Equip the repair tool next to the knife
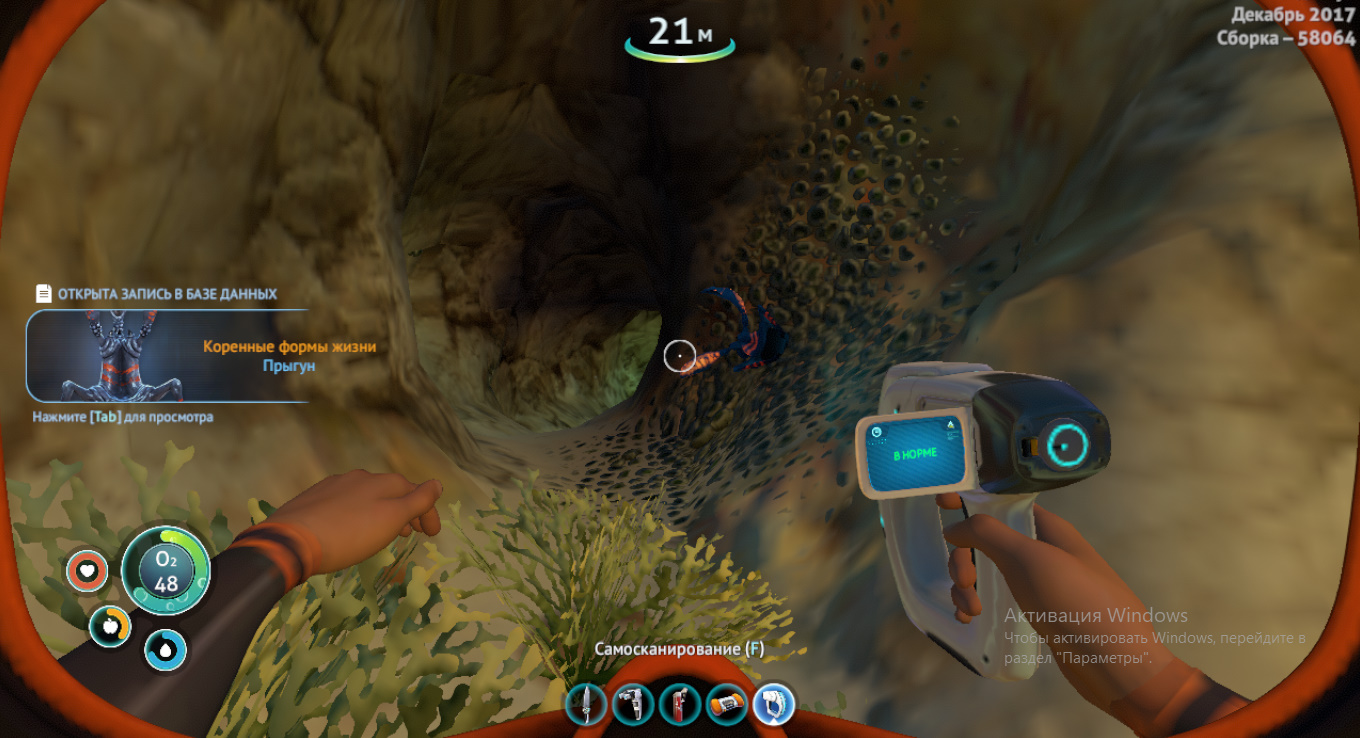Screen dimensions: 1360x738 (632, 704)
